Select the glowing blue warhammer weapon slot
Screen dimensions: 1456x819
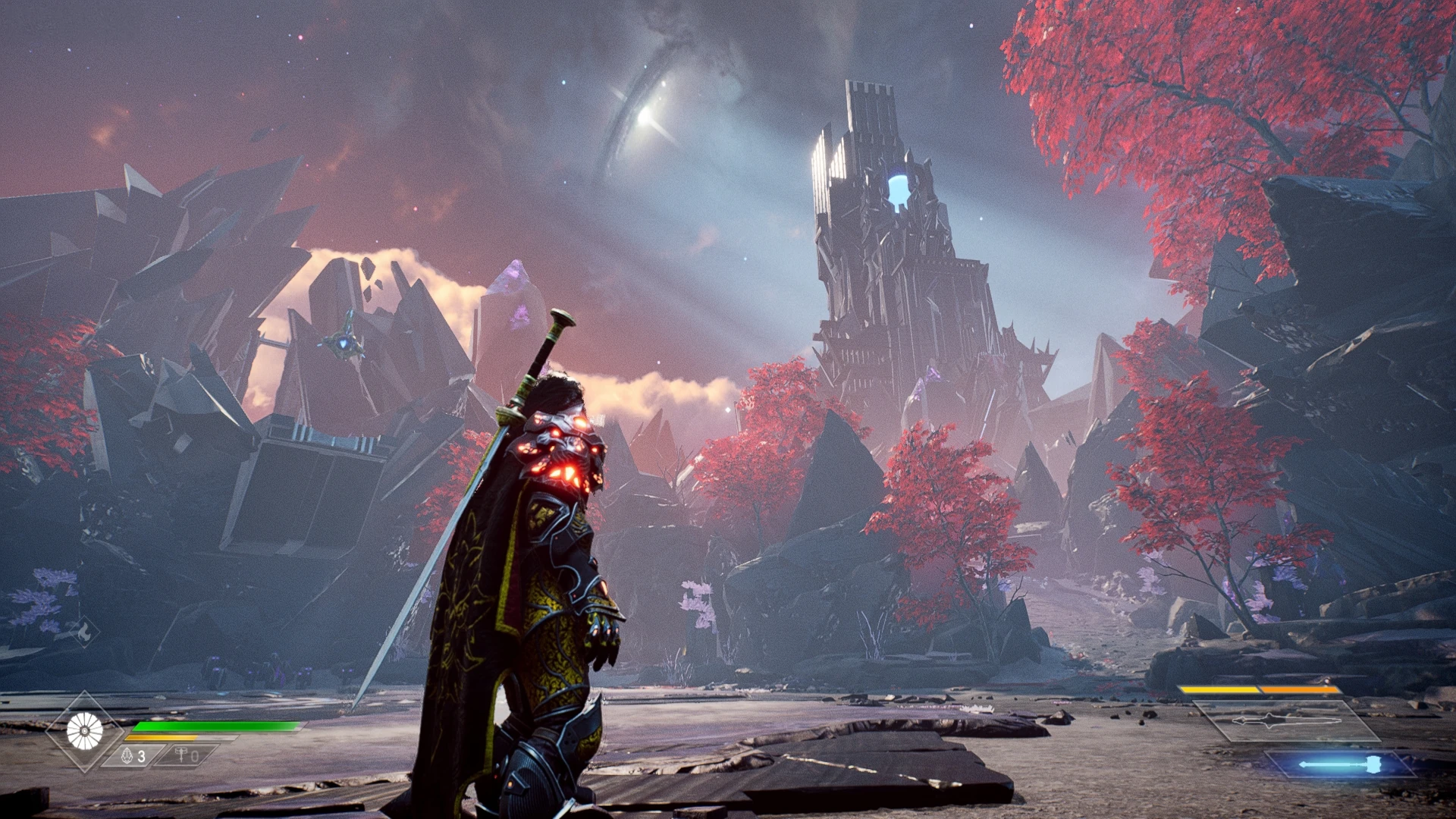tap(1340, 764)
